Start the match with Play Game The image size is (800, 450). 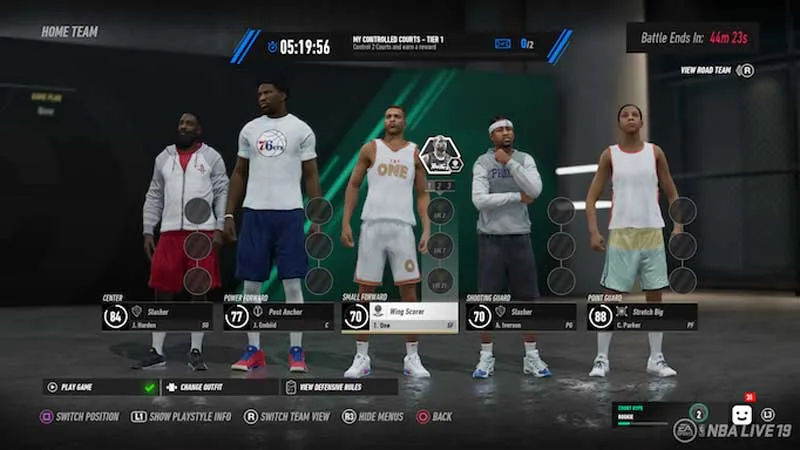[100, 387]
